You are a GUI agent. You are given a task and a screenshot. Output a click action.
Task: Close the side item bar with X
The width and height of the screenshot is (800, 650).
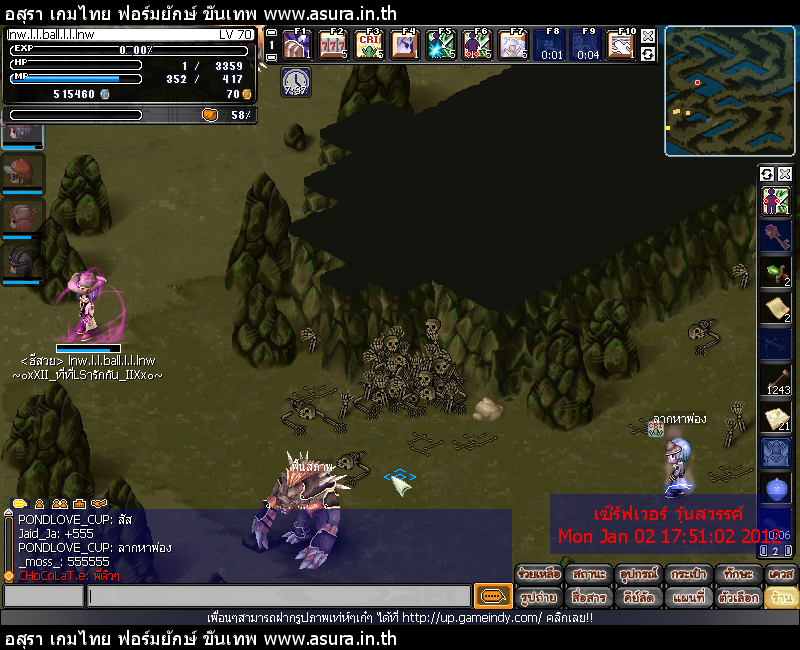[x=784, y=174]
